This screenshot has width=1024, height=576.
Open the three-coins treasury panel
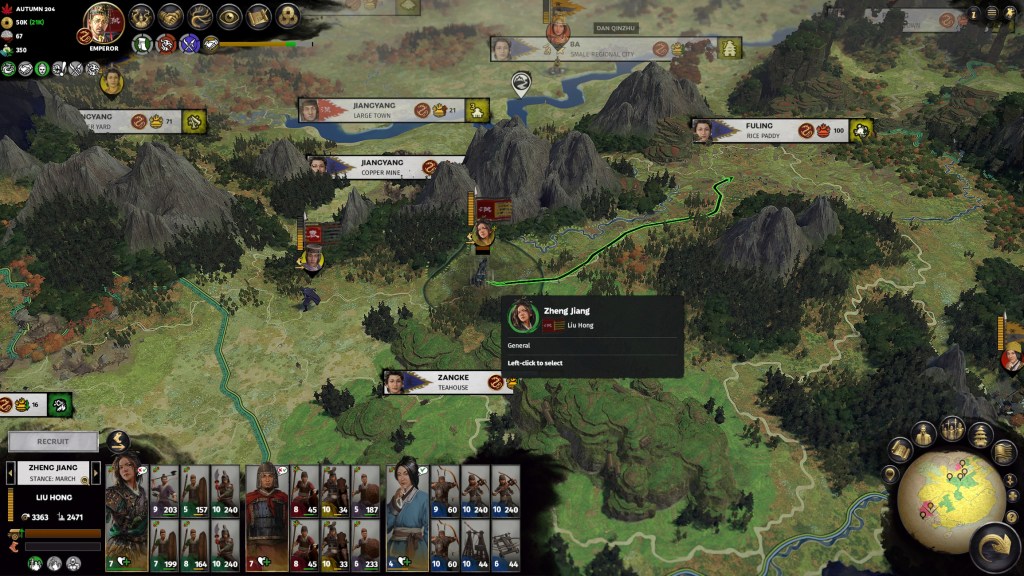click(x=288, y=17)
